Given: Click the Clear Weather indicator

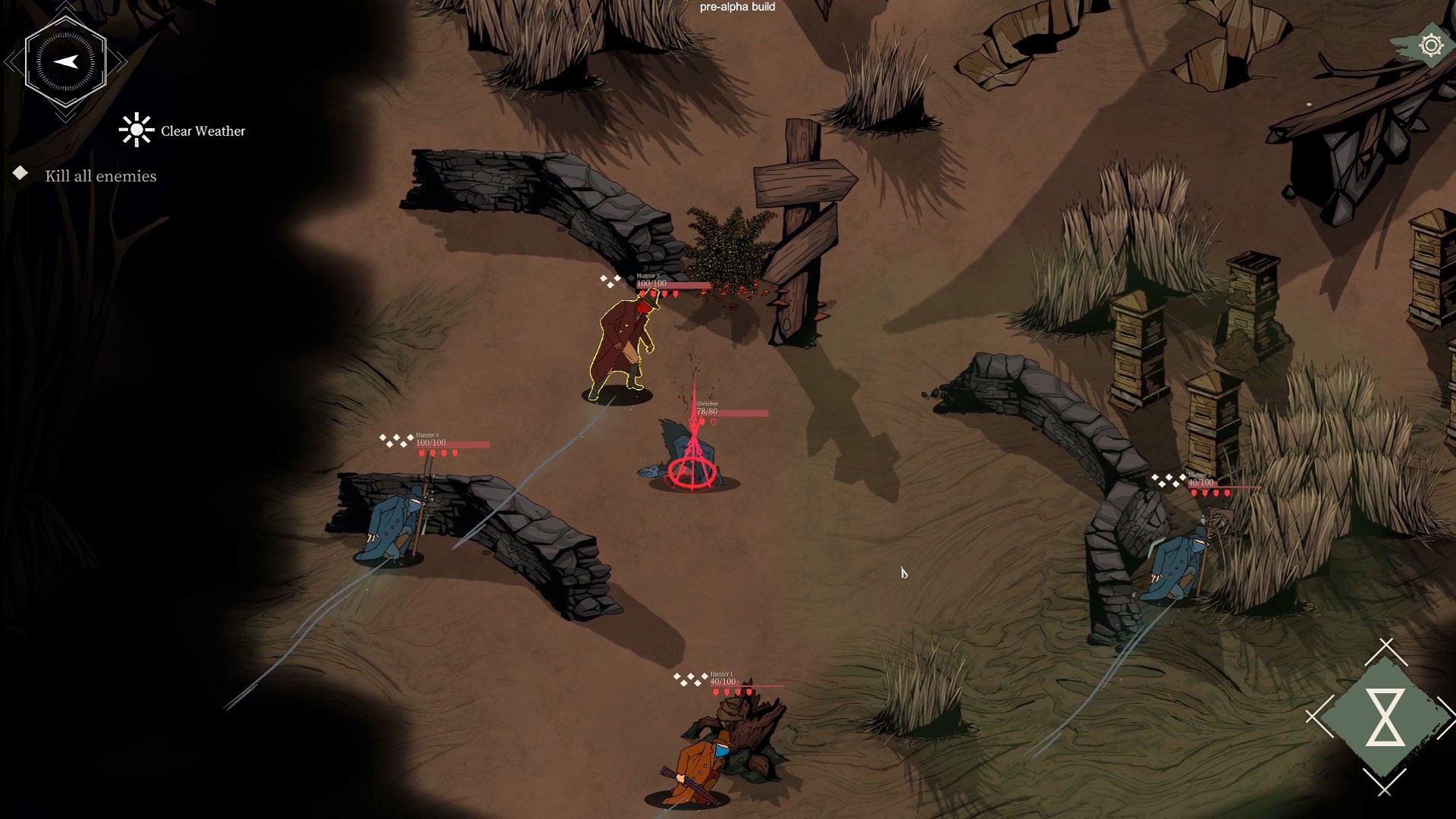Looking at the screenshot, I should point(183,130).
